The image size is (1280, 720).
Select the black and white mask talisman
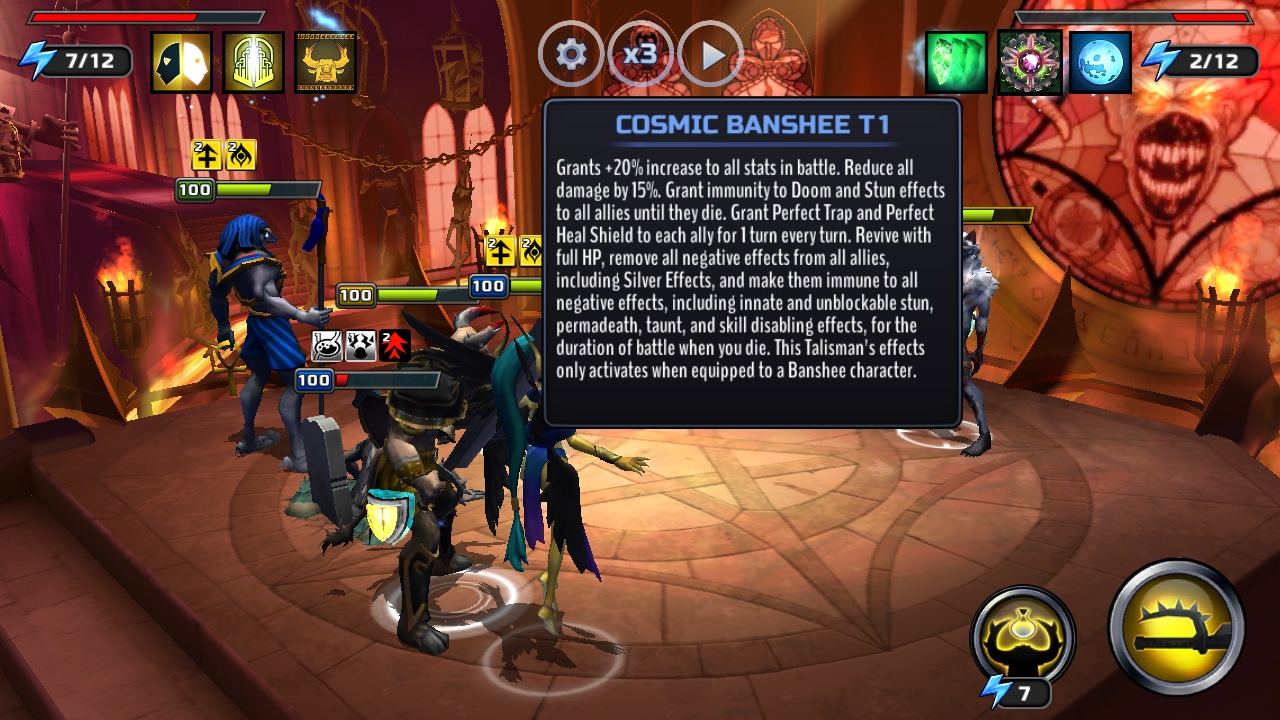(x=182, y=62)
